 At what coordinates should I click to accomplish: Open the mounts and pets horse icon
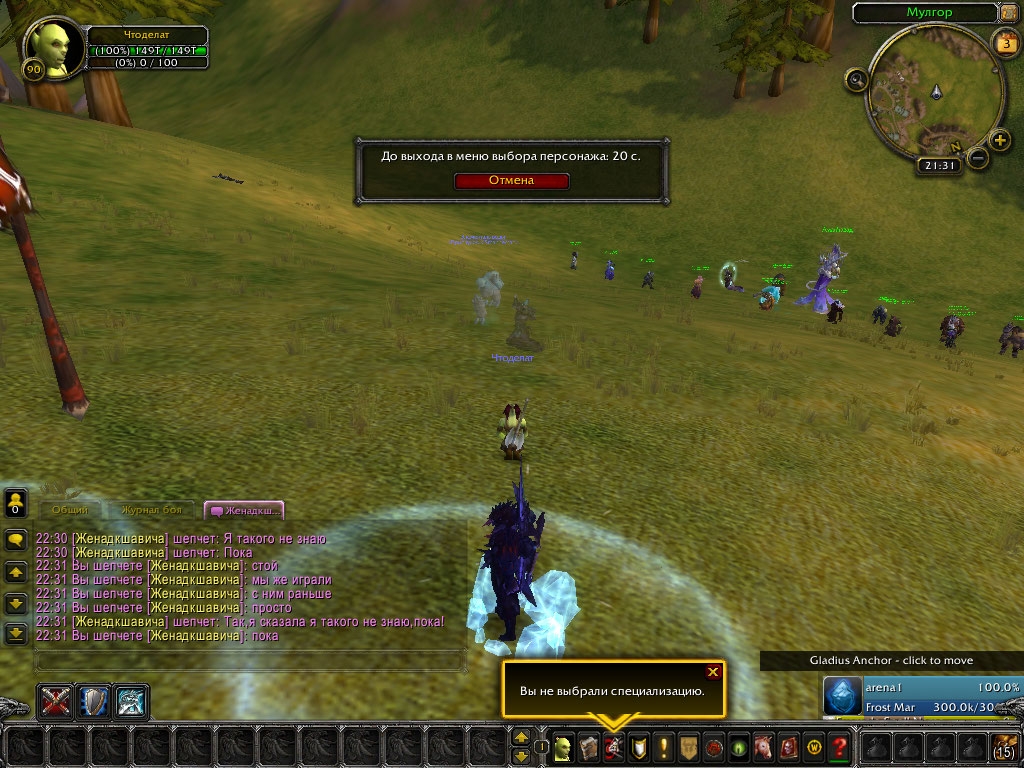(x=764, y=746)
